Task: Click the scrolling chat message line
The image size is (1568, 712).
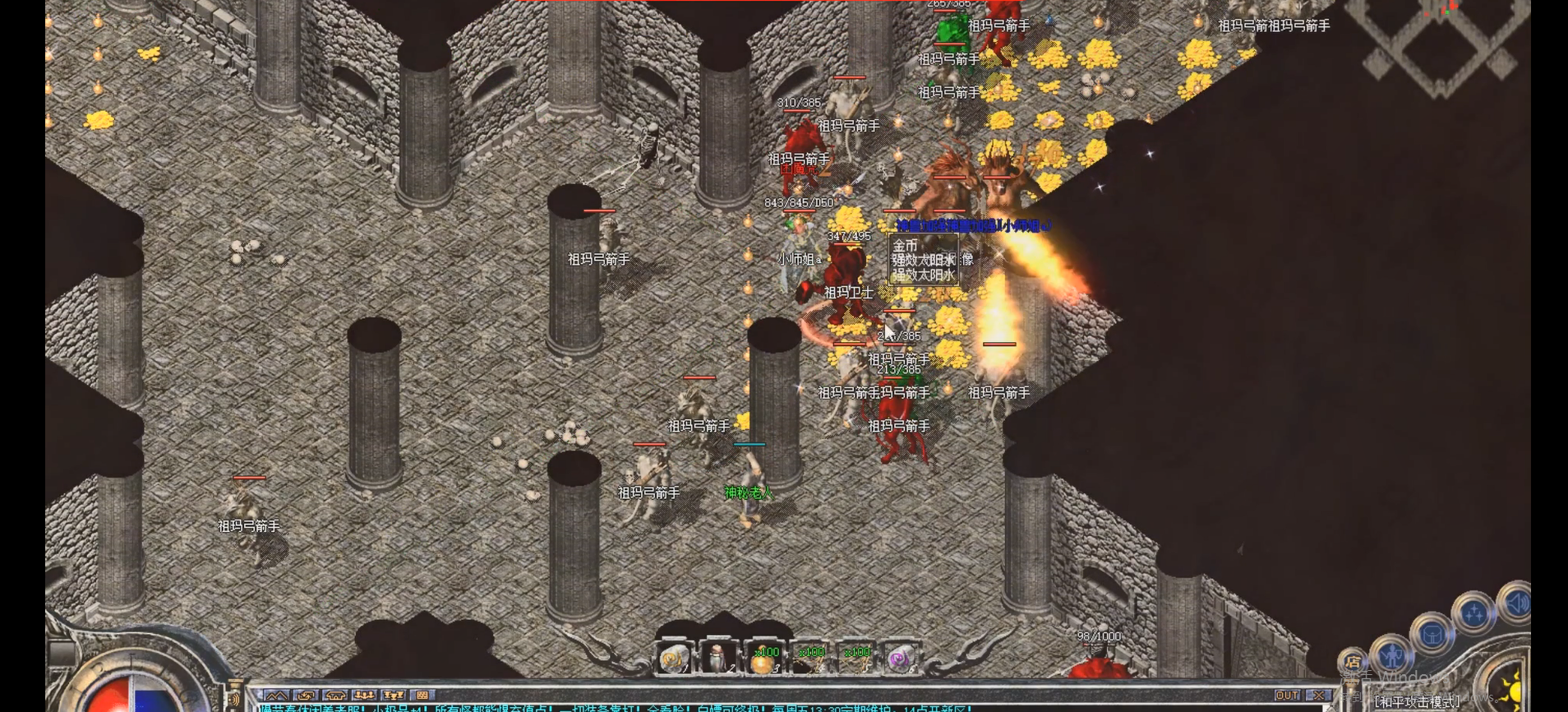Action: [x=616, y=707]
